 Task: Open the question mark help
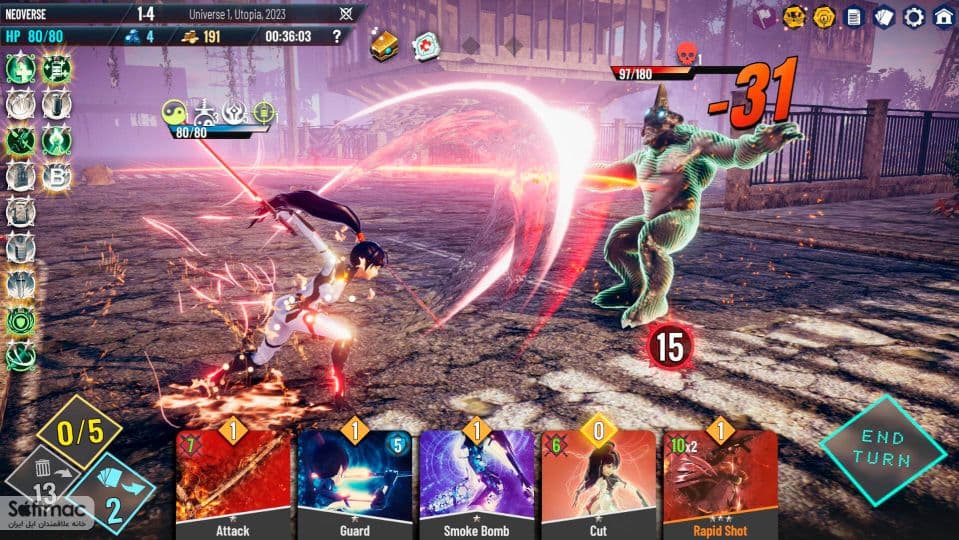[336, 36]
